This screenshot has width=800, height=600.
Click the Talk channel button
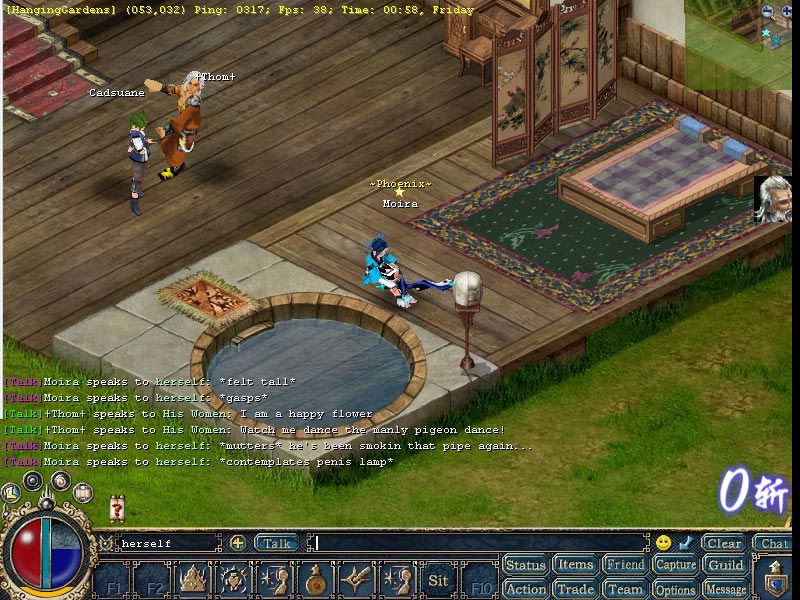coord(276,543)
